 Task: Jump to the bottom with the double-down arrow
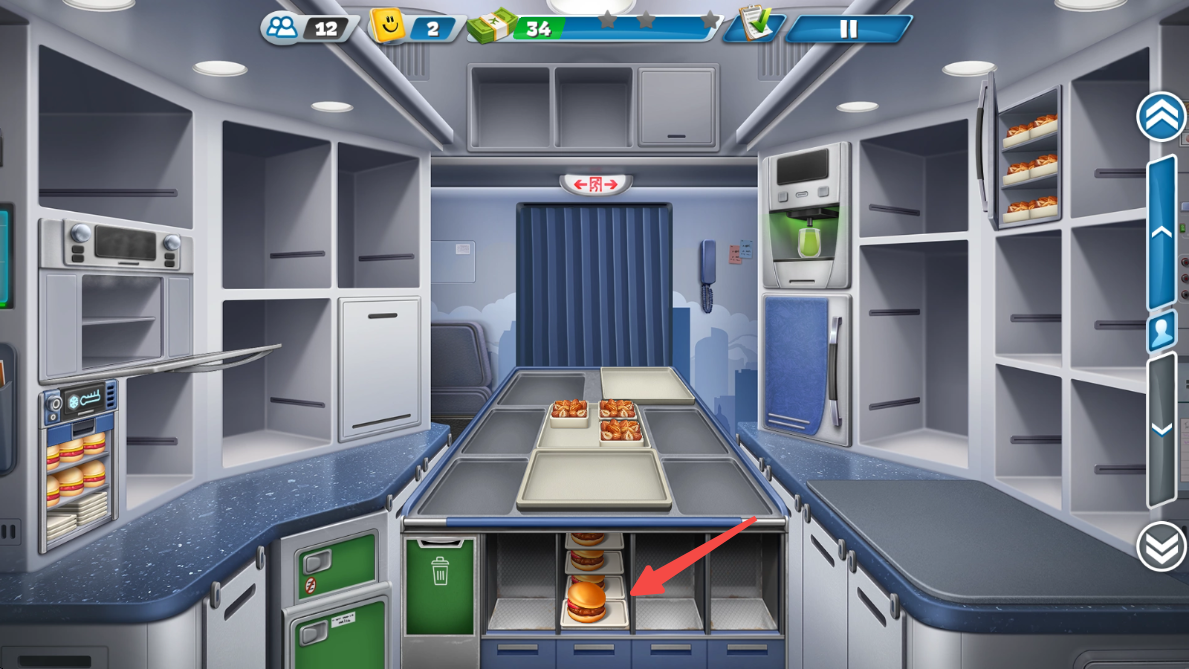[1161, 546]
